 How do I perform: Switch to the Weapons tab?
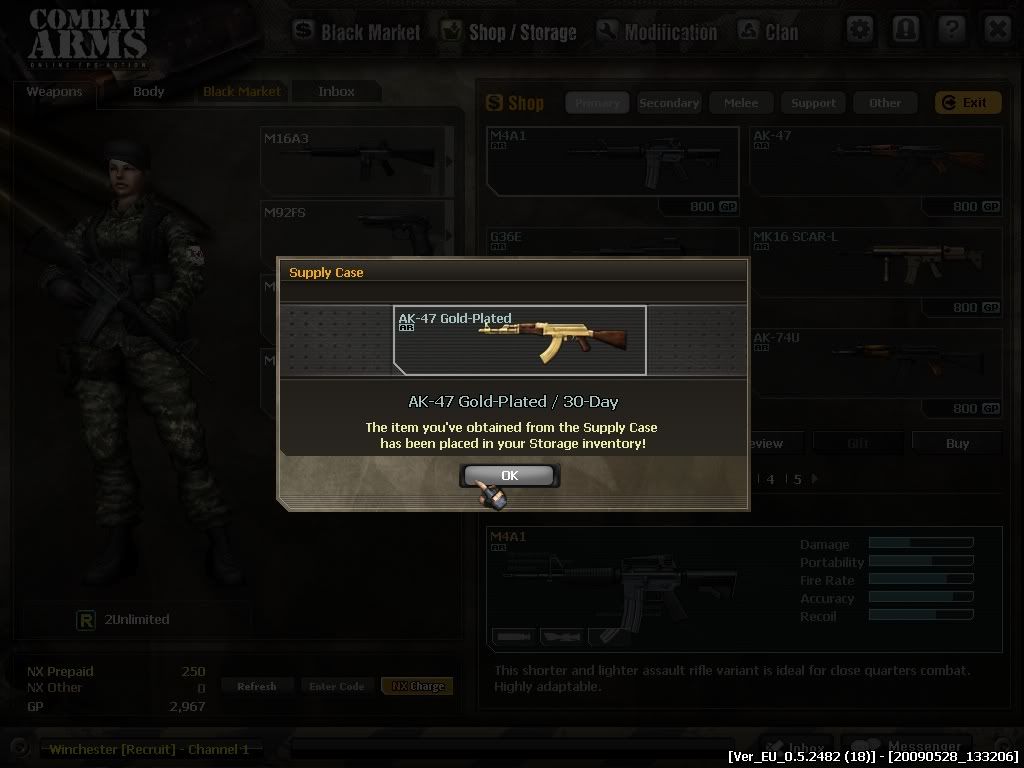tap(54, 92)
